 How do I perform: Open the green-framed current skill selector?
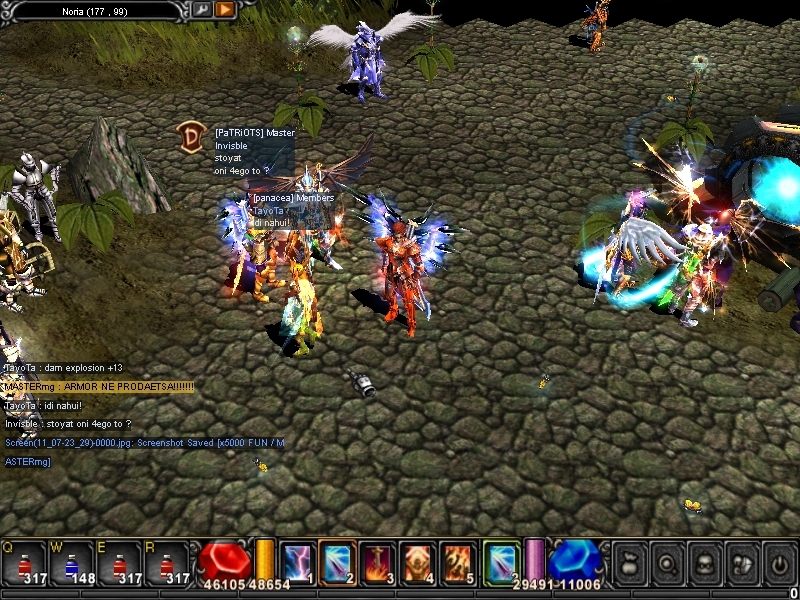(501, 561)
